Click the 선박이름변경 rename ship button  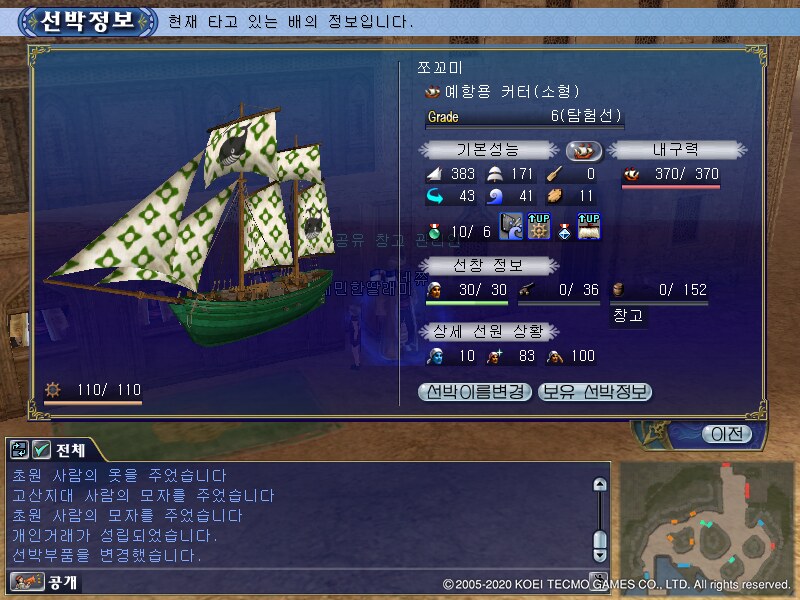pyautogui.click(x=474, y=392)
